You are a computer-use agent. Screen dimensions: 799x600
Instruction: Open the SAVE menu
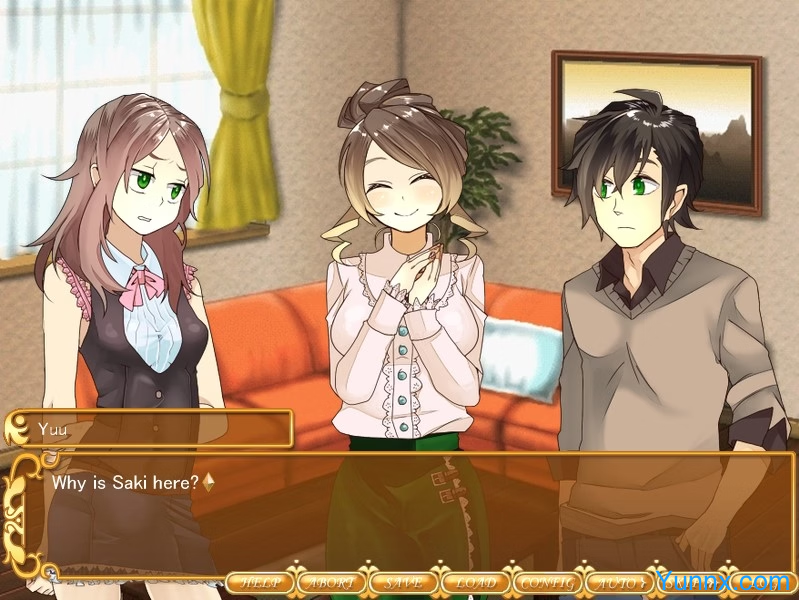point(403,582)
